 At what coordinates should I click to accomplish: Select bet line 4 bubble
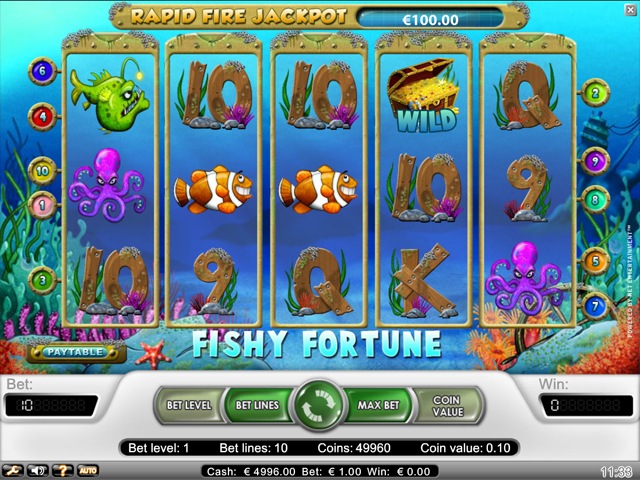42,116
